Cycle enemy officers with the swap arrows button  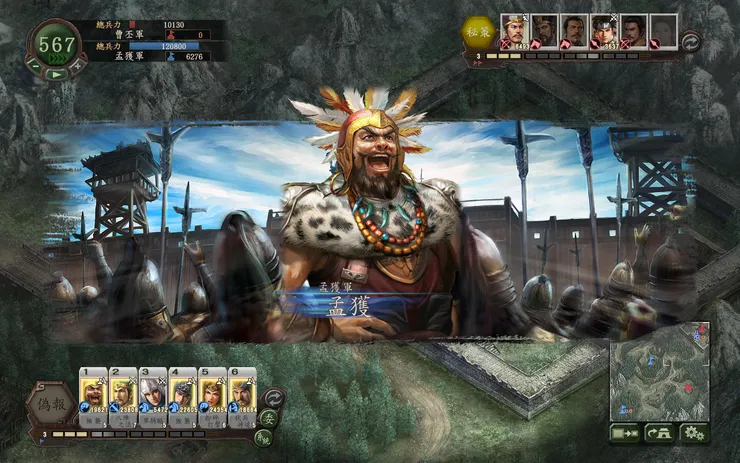[x=691, y=40]
